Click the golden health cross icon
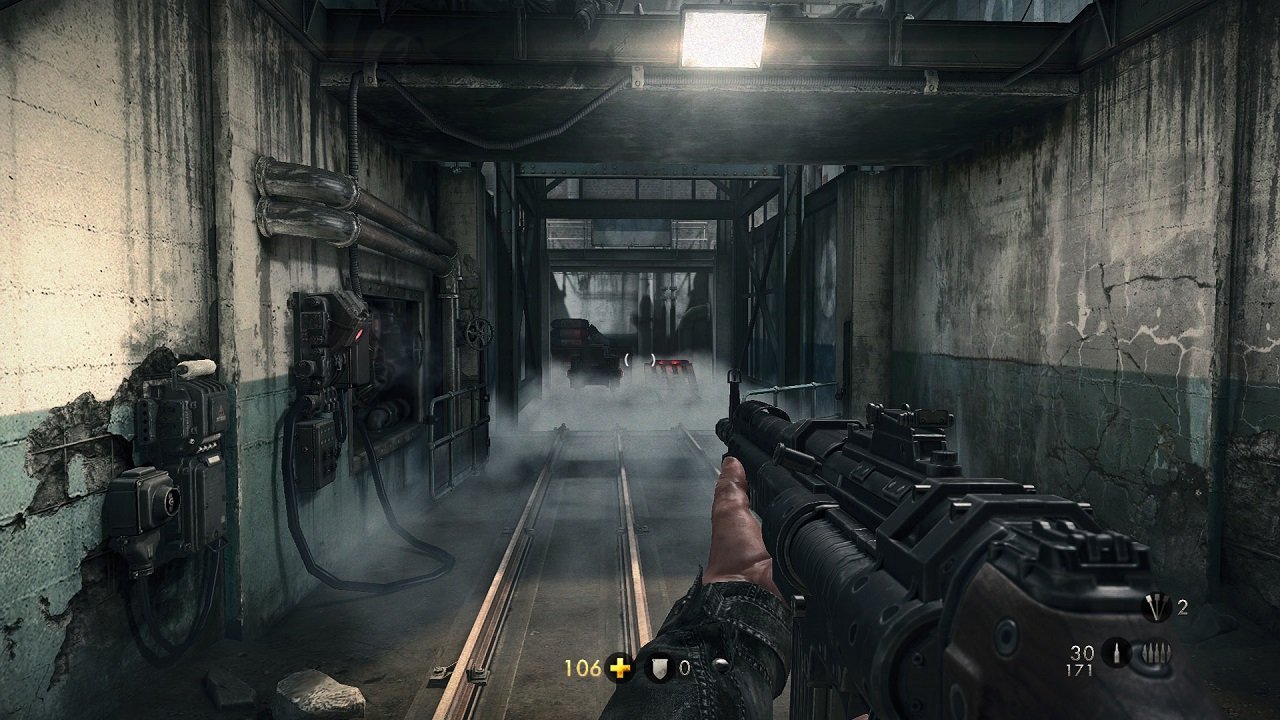This screenshot has width=1280, height=720. 618,667
